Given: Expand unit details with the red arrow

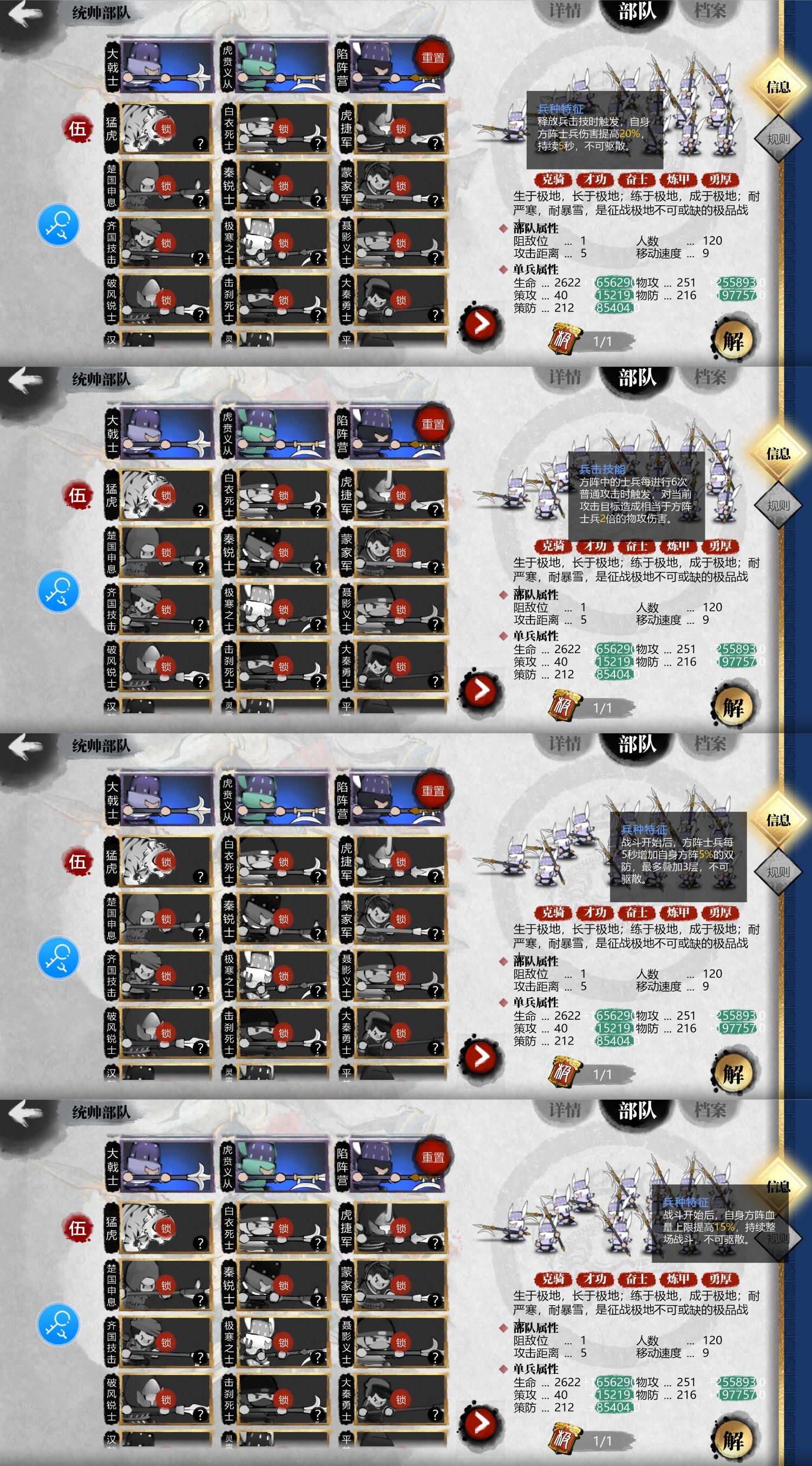Looking at the screenshot, I should [481, 323].
